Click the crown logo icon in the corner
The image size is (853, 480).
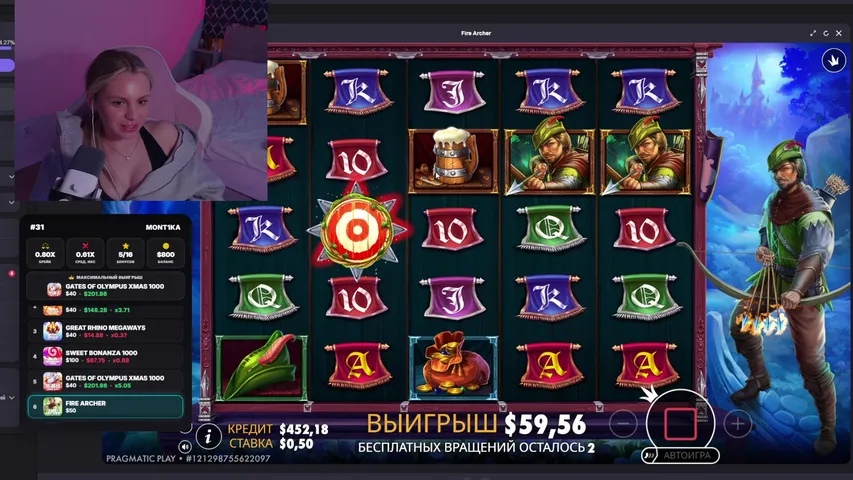[832, 60]
